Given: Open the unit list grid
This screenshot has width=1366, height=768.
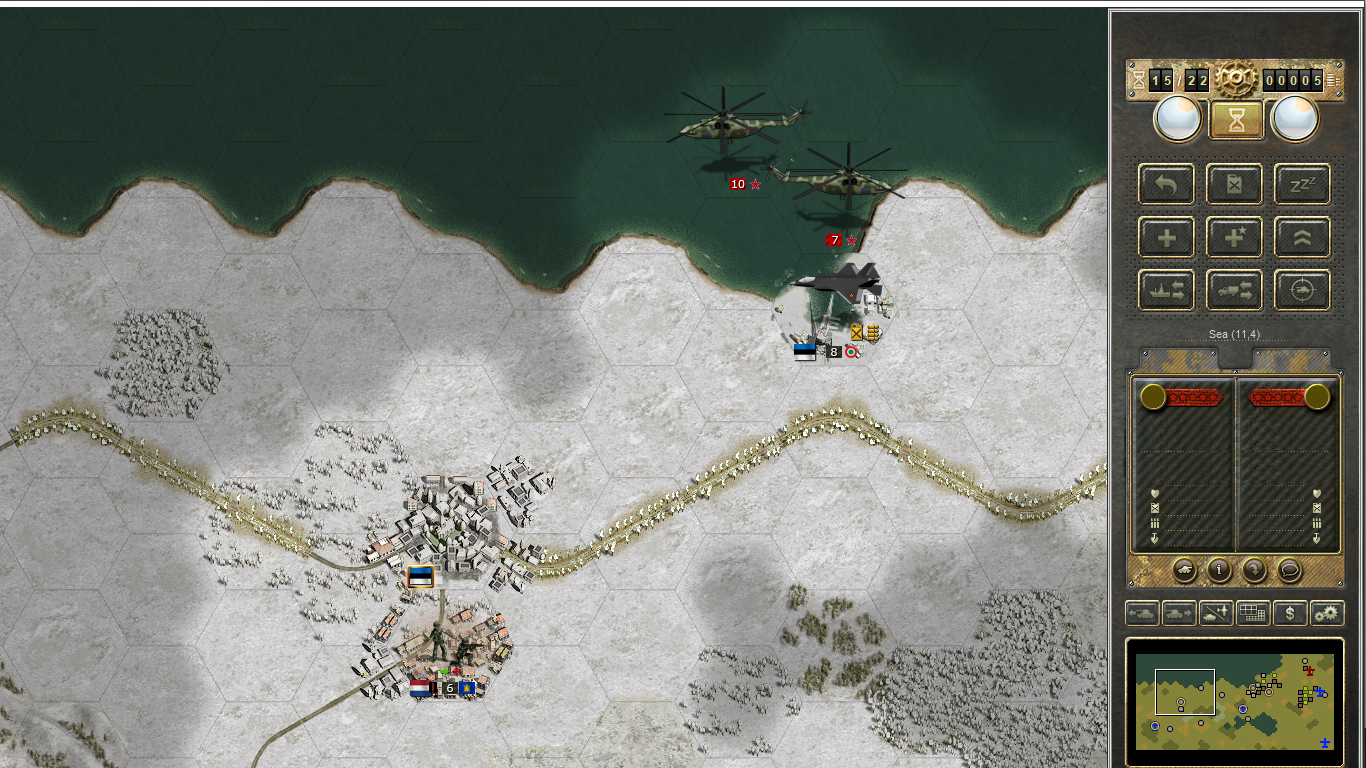Looking at the screenshot, I should (1253, 613).
